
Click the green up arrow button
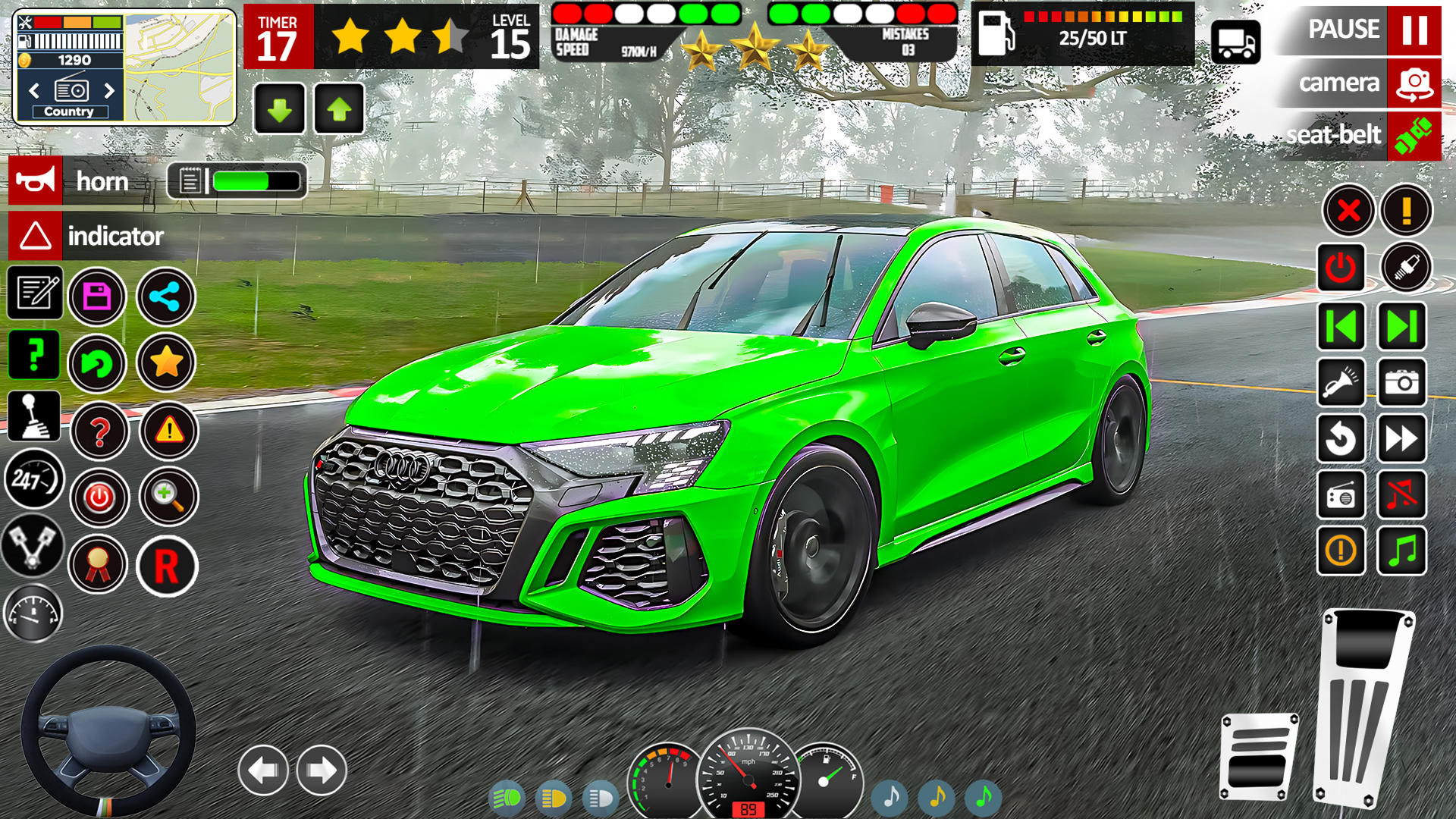coord(339,110)
